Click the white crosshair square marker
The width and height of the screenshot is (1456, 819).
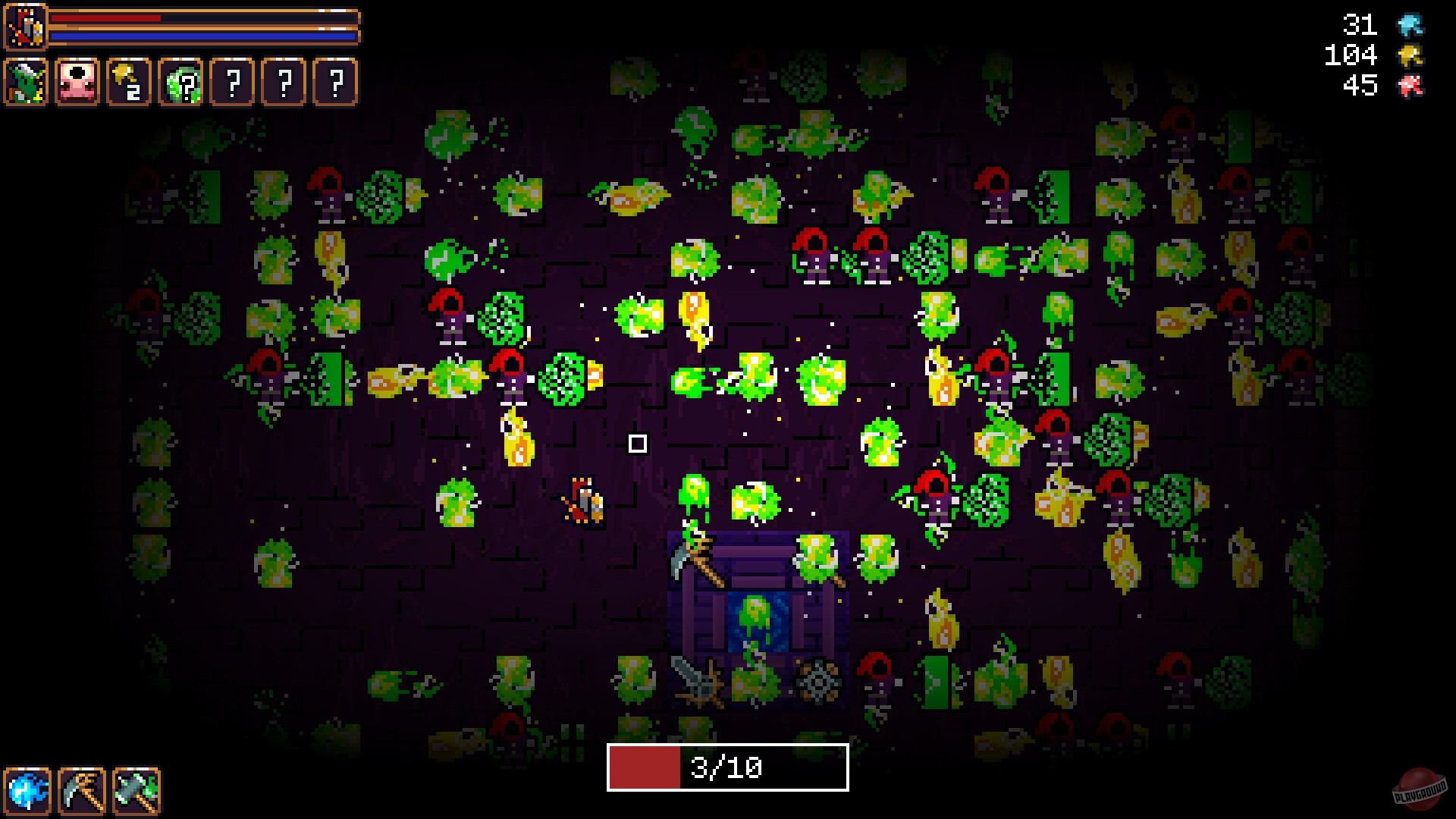(x=638, y=442)
